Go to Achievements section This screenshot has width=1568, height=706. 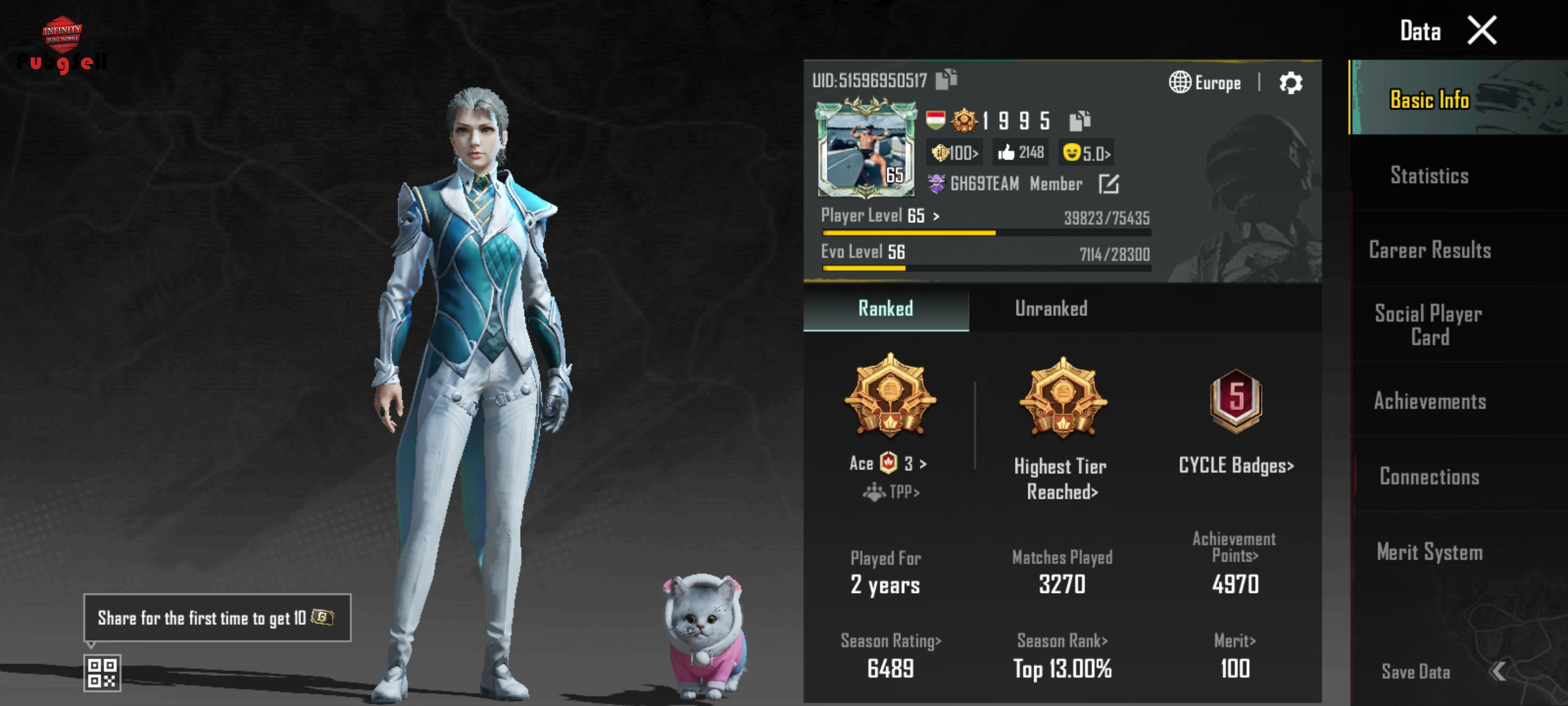click(x=1429, y=401)
